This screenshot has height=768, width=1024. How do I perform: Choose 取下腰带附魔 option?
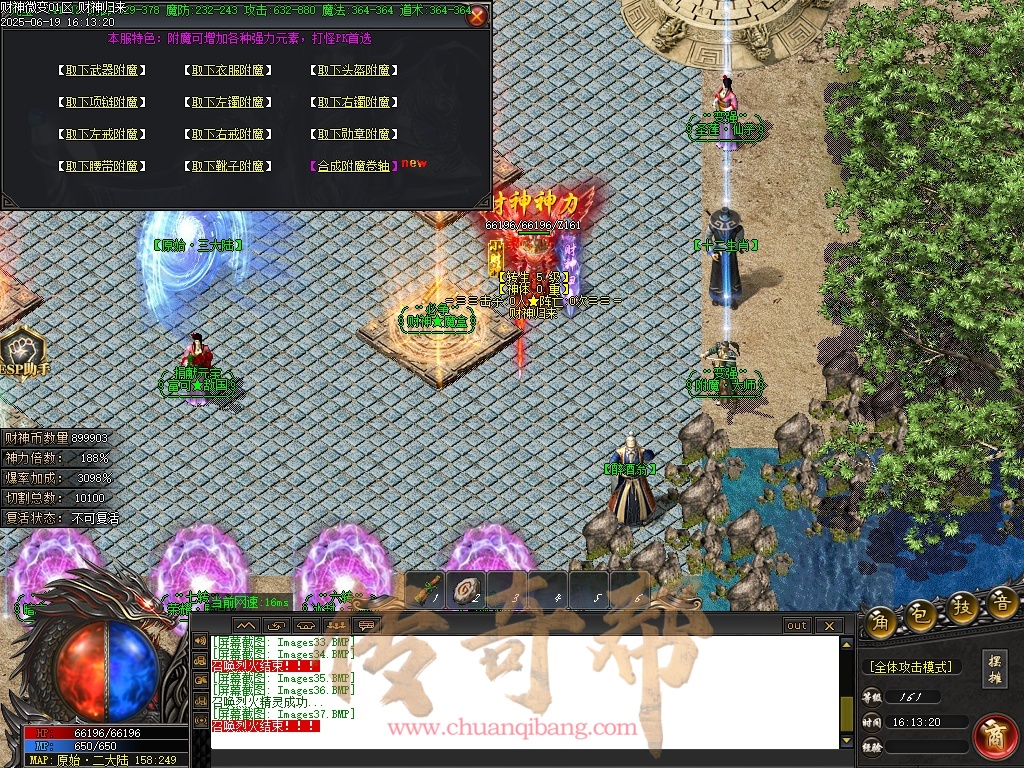coord(102,166)
